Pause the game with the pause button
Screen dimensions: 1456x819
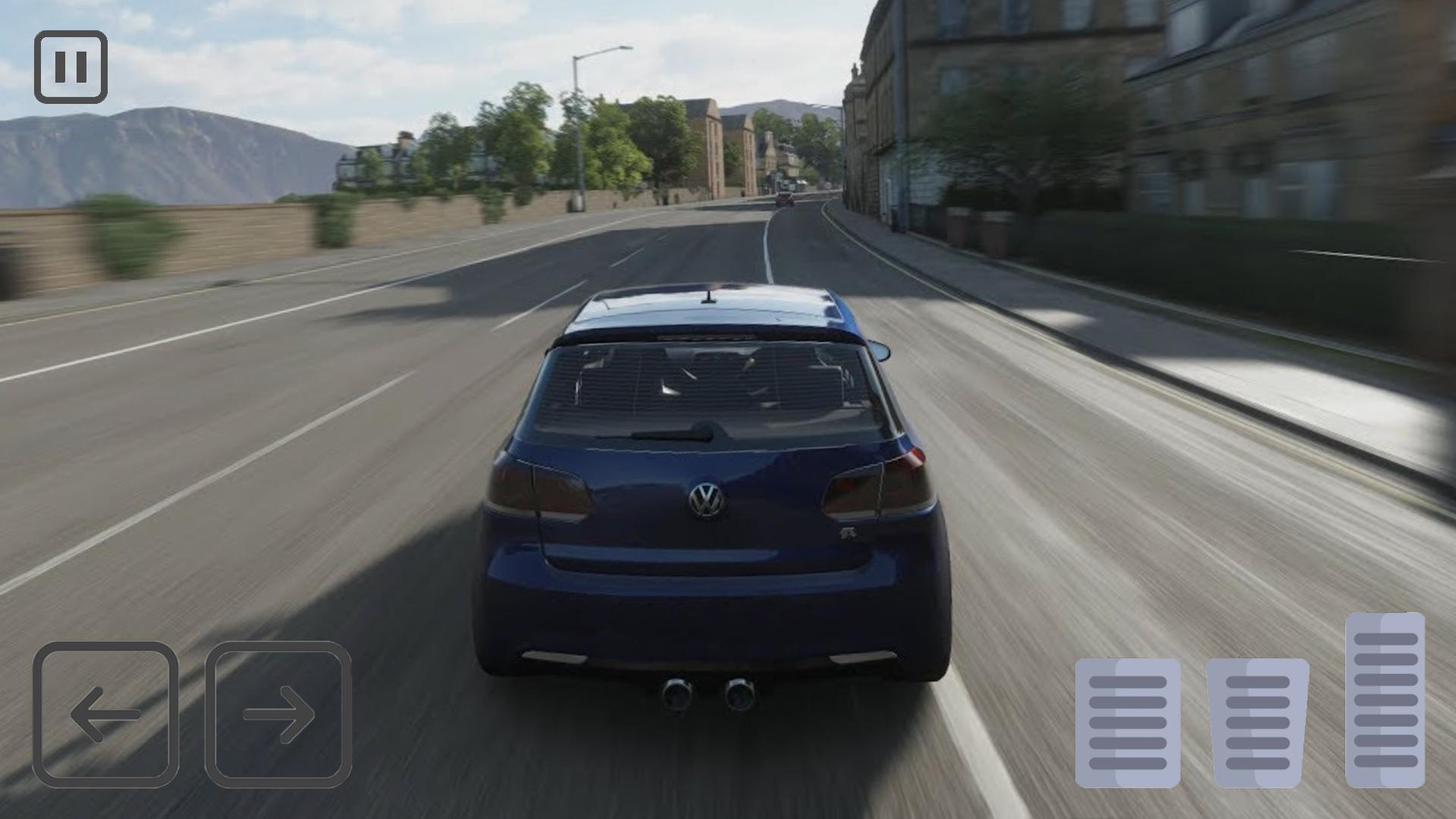coord(71,67)
